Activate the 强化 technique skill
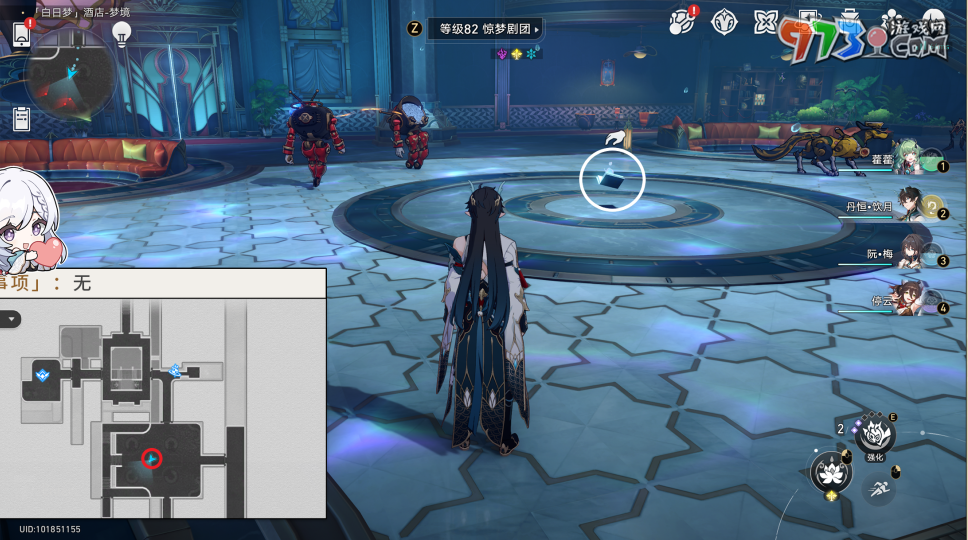Image resolution: width=968 pixels, height=540 pixels. [875, 435]
